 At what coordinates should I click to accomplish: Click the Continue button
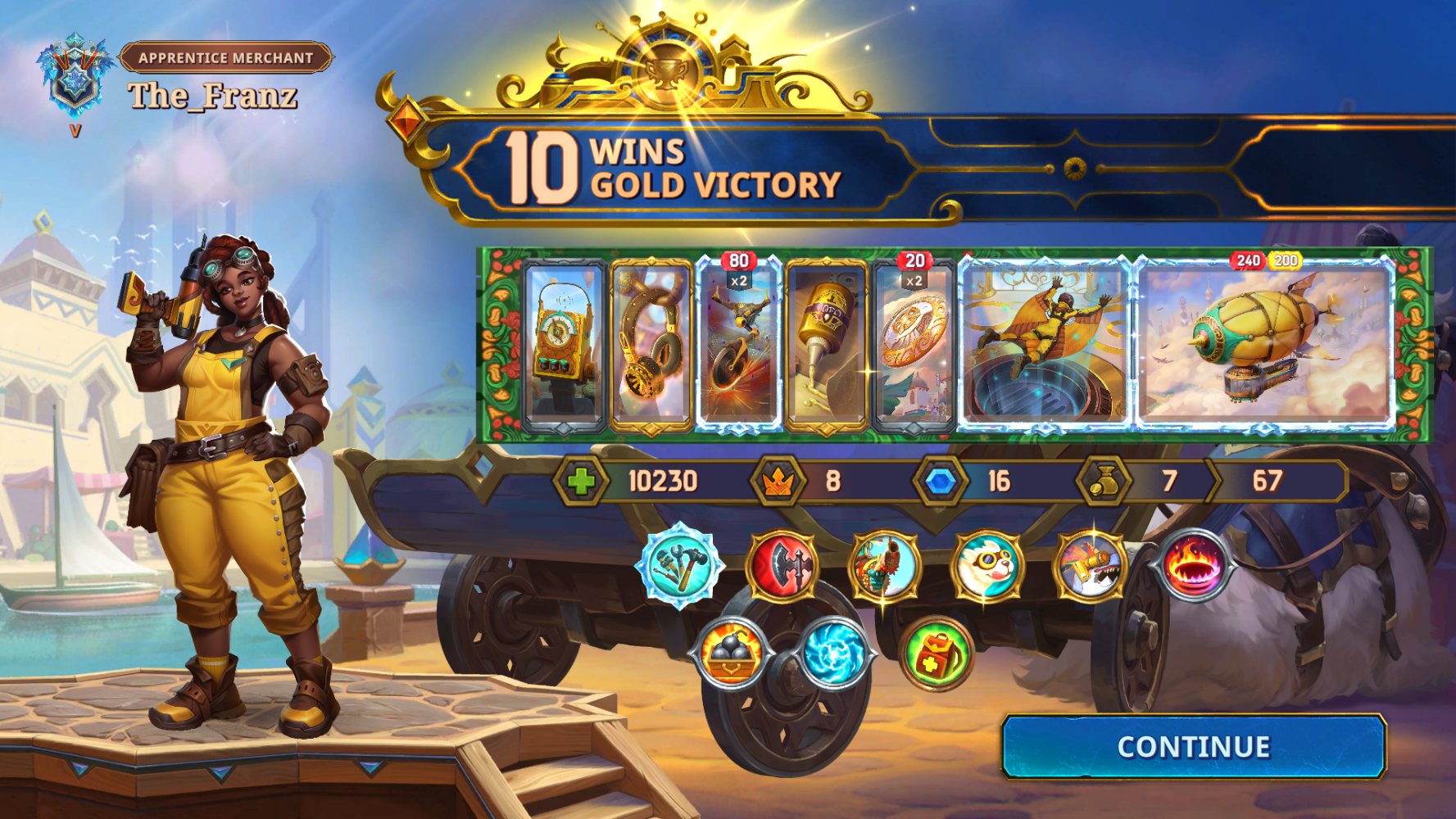click(1193, 746)
